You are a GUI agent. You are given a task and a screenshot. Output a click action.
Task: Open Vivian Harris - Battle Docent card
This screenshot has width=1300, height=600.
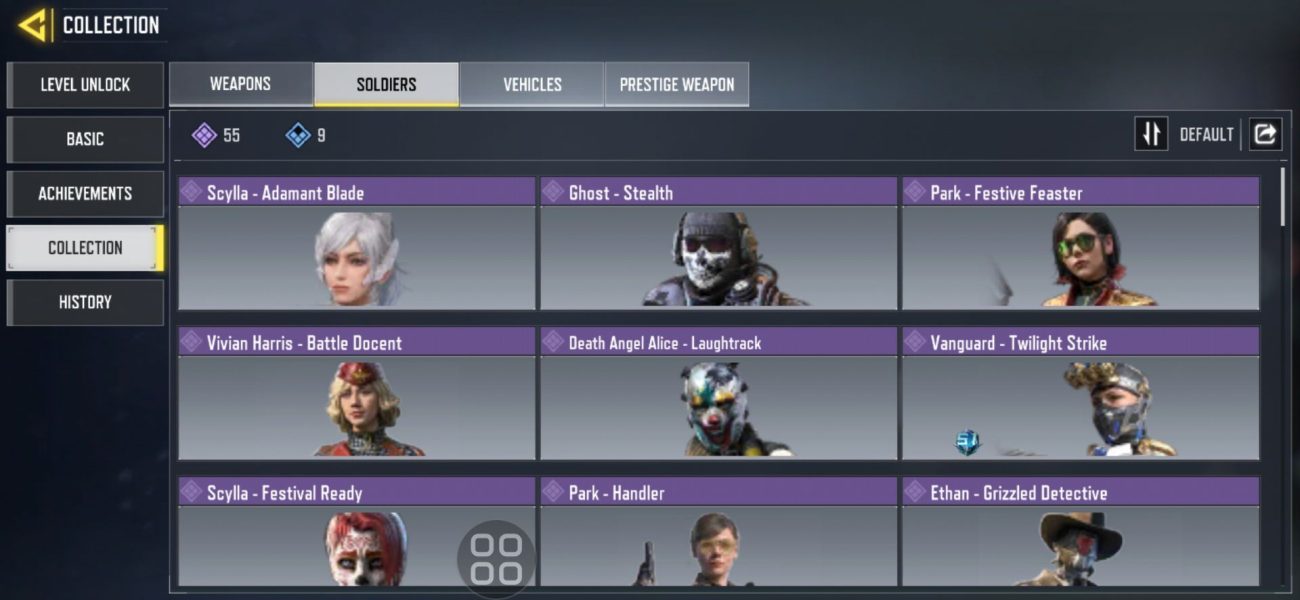tap(357, 394)
